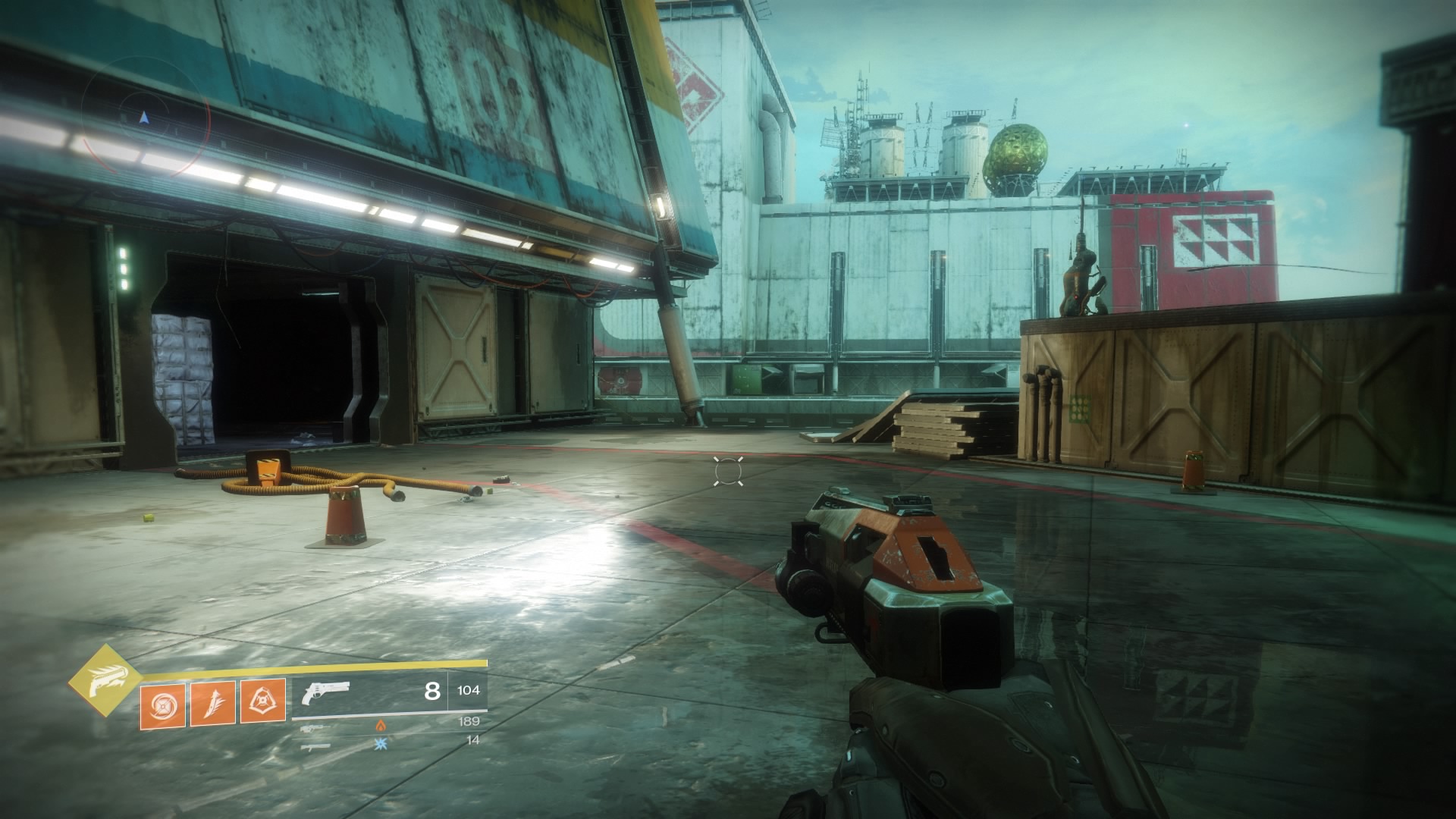This screenshot has height=819, width=1456.
Task: Switch to the solar energy rifle
Action: tap(312, 728)
